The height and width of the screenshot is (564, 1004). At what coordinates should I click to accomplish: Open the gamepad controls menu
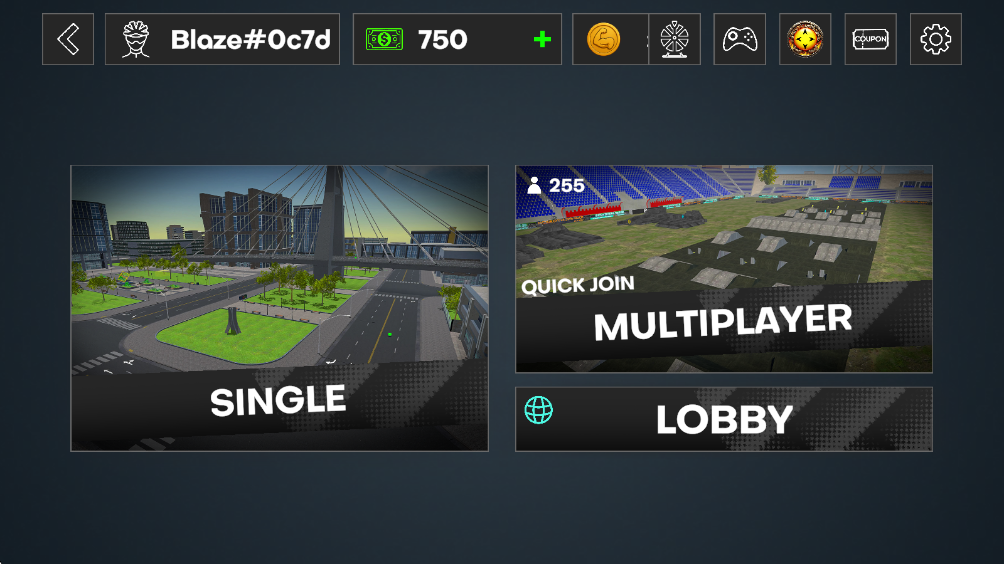(740, 39)
